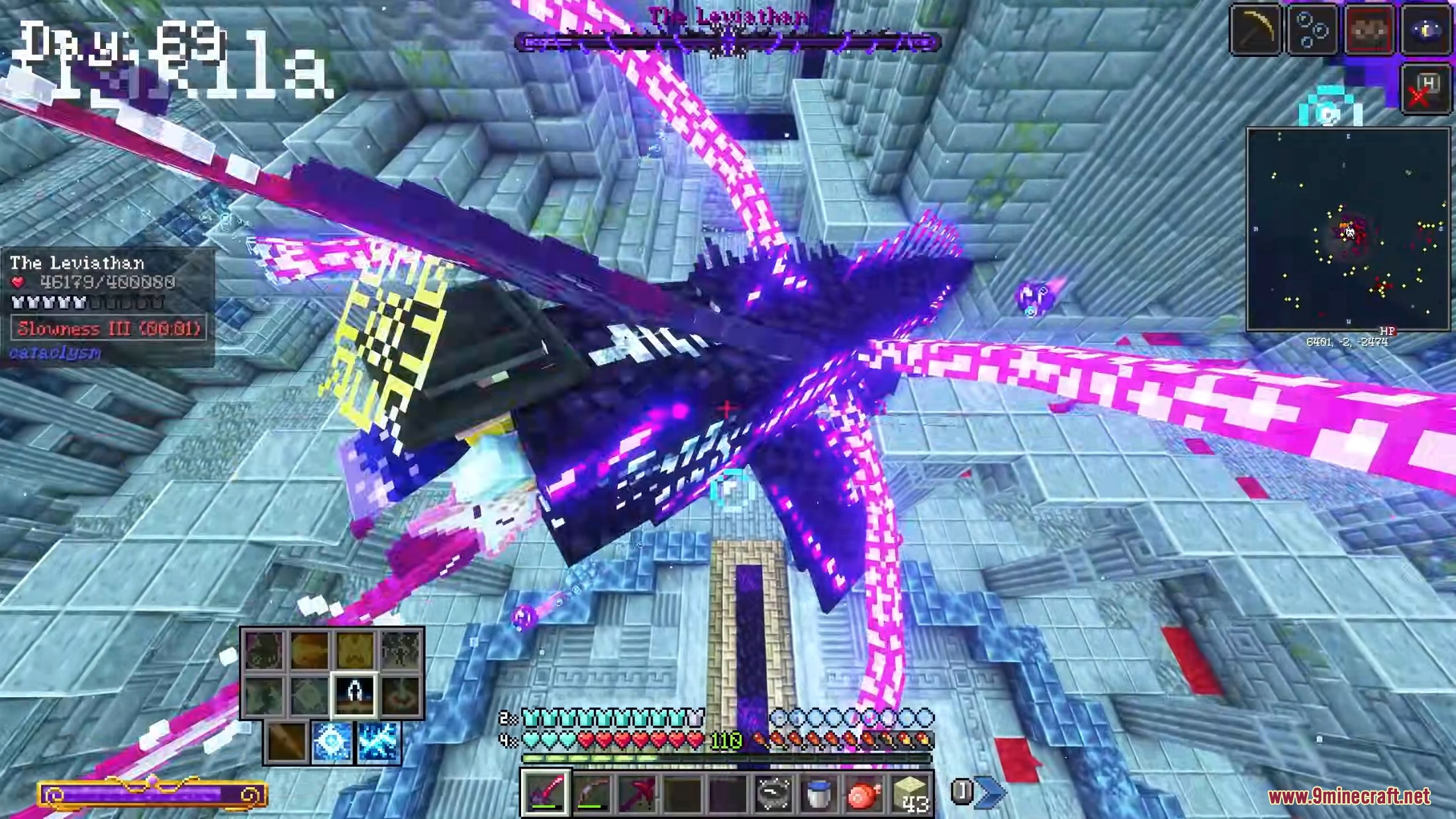
Task: Select the scythe in the first hotbar slot
Action: (x=545, y=793)
